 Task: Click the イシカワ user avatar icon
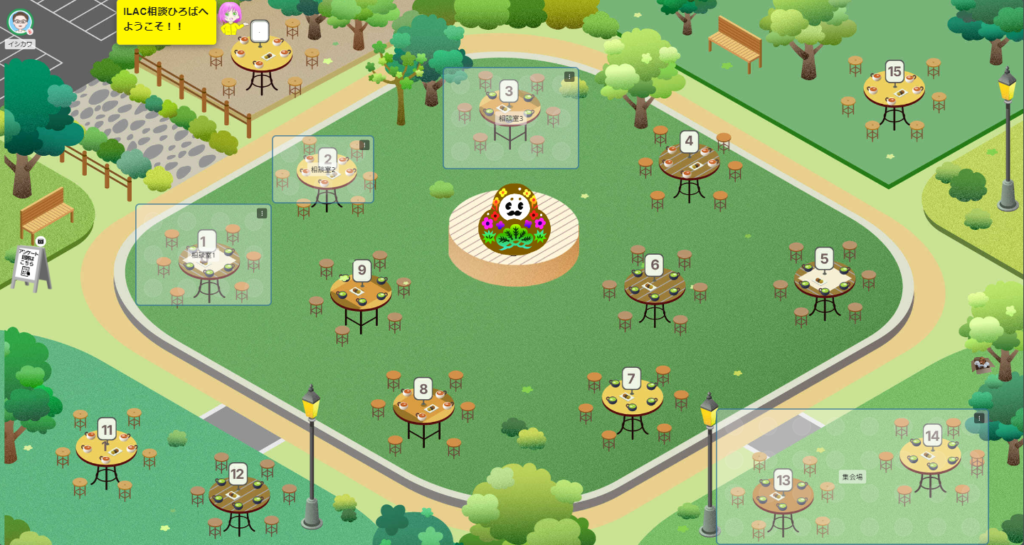coord(20,22)
